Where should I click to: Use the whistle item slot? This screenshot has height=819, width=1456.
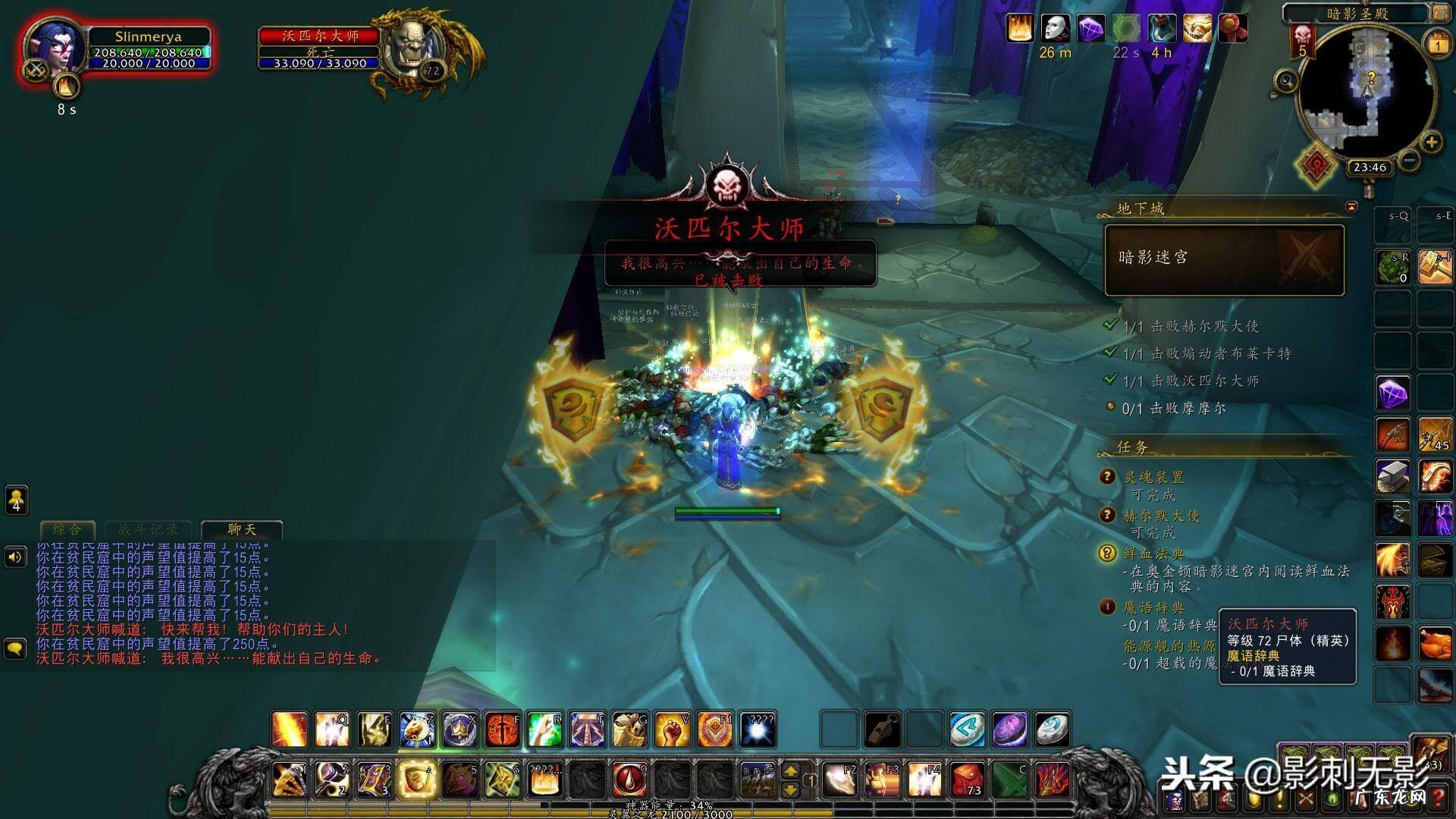[882, 730]
